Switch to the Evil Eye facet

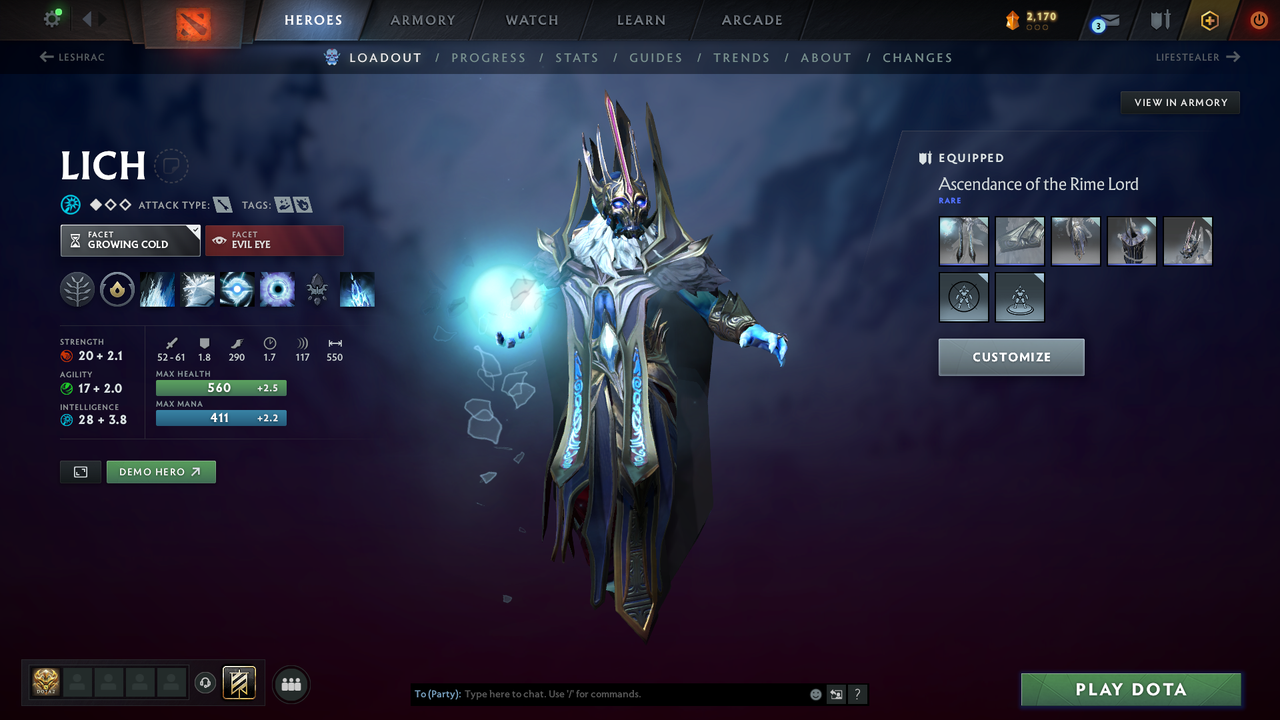(x=275, y=240)
